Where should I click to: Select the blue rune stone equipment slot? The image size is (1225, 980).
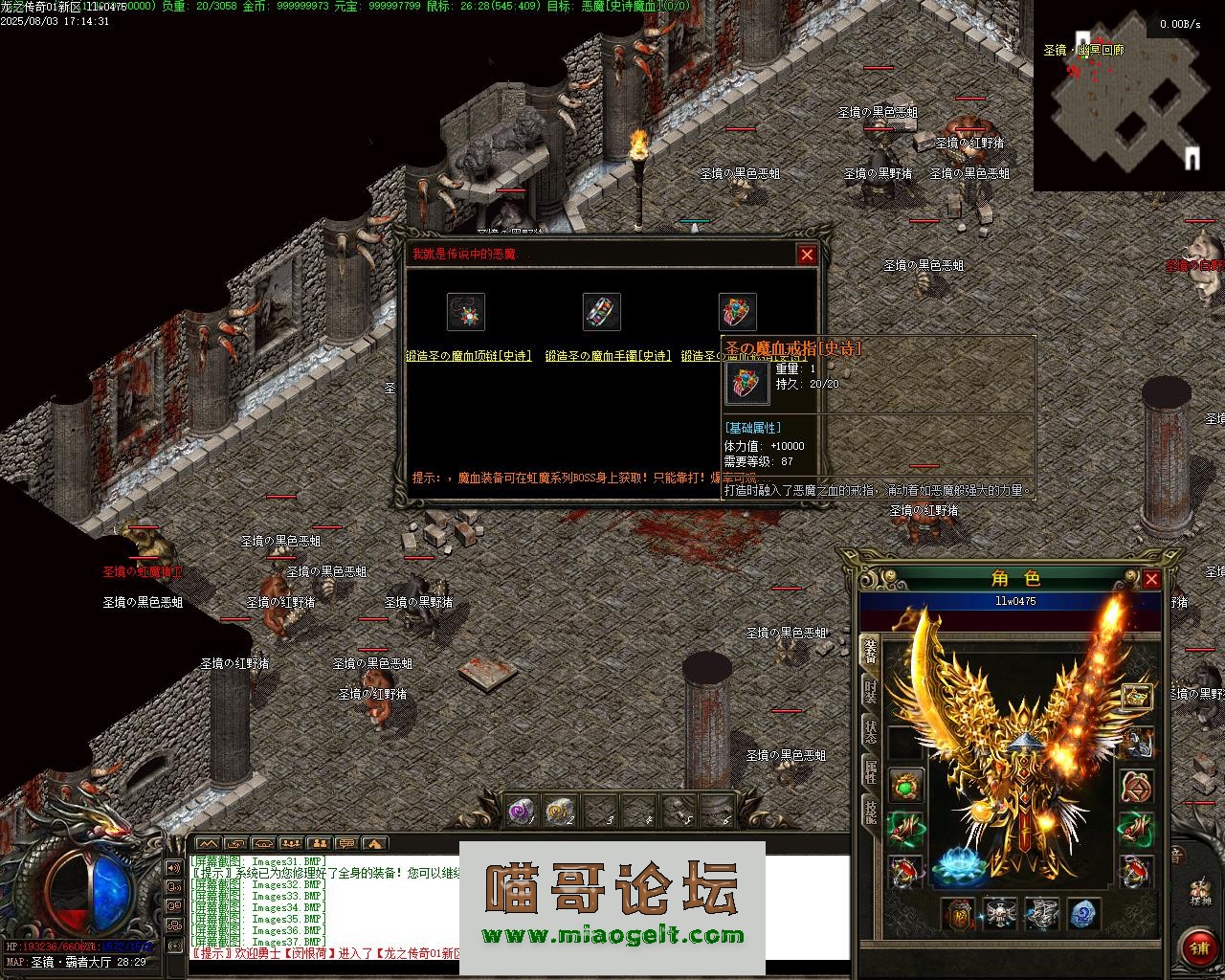[1081, 914]
